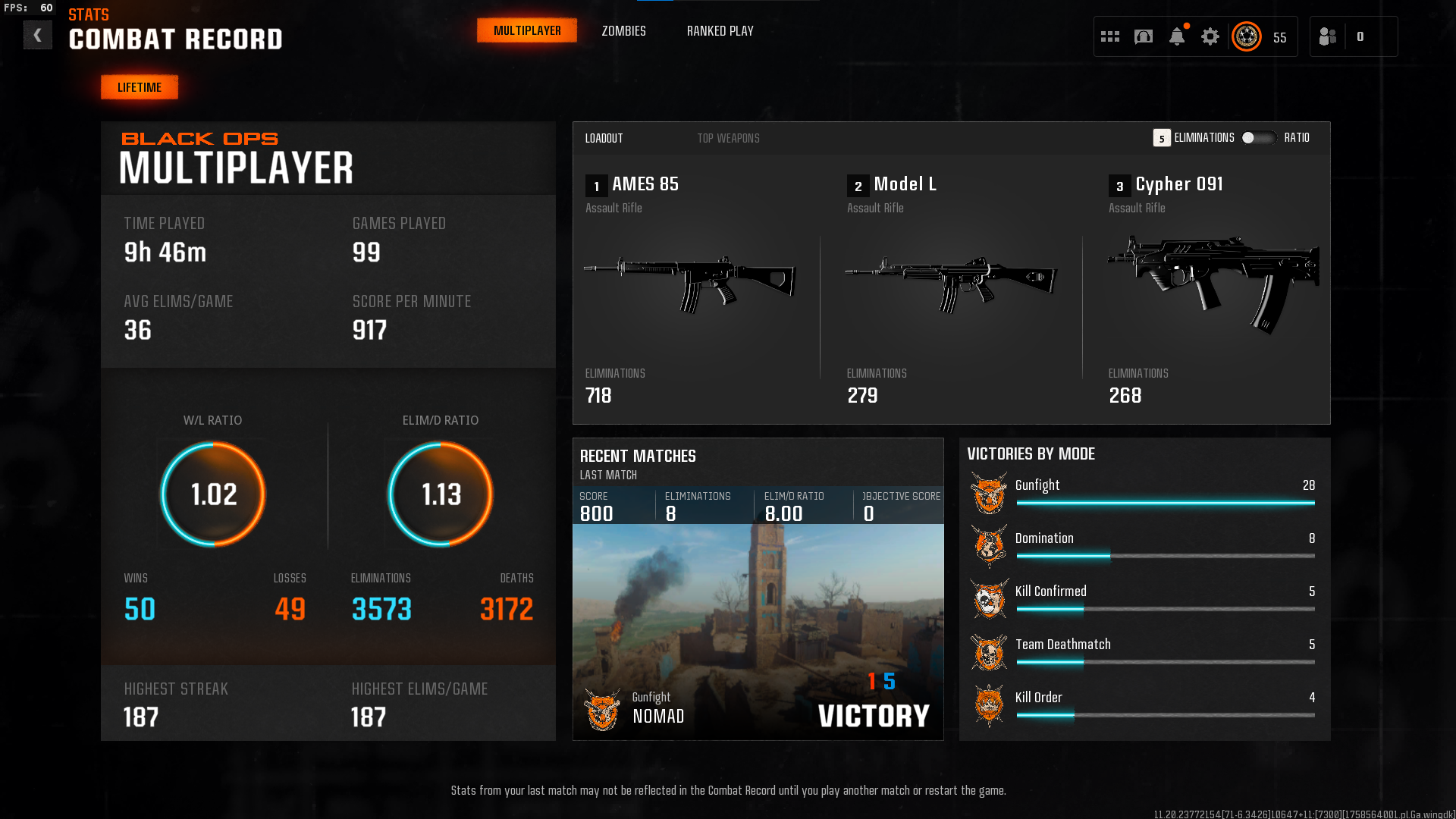This screenshot has height=819, width=1456.
Task: Open the Zombies stats tab
Action: coord(623,31)
